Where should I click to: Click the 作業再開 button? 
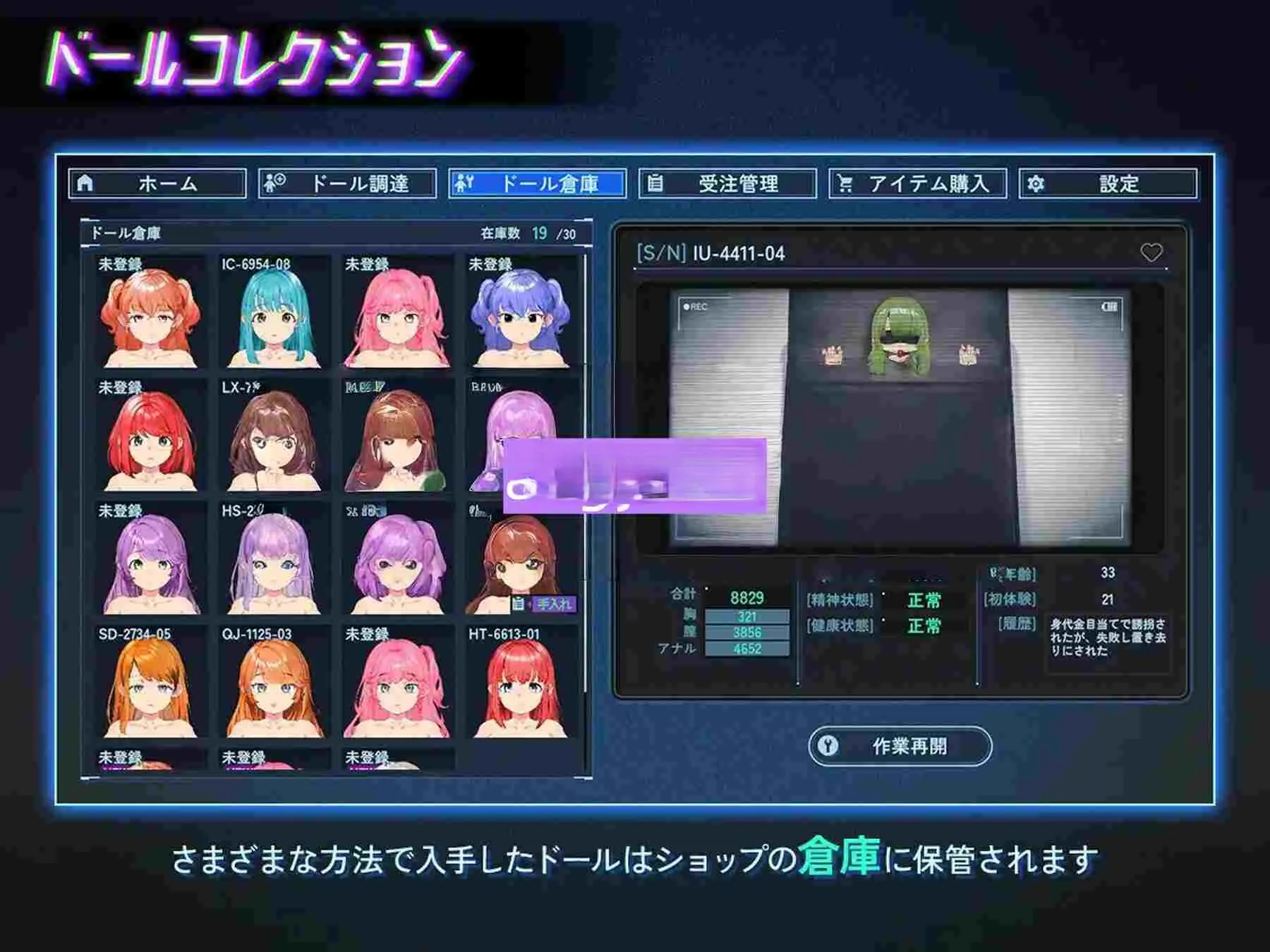[900, 745]
